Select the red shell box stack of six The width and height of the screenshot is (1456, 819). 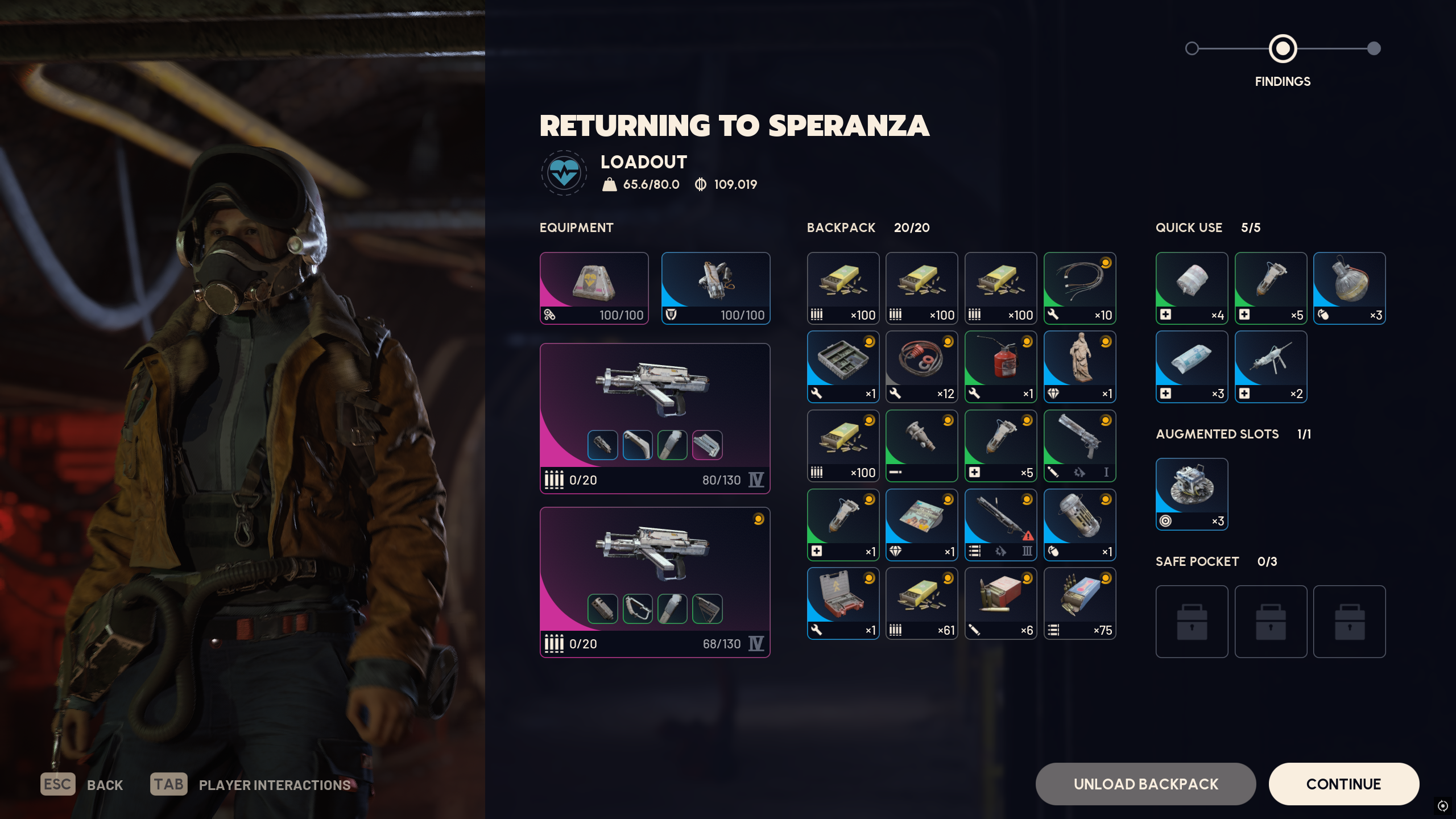click(x=1000, y=603)
